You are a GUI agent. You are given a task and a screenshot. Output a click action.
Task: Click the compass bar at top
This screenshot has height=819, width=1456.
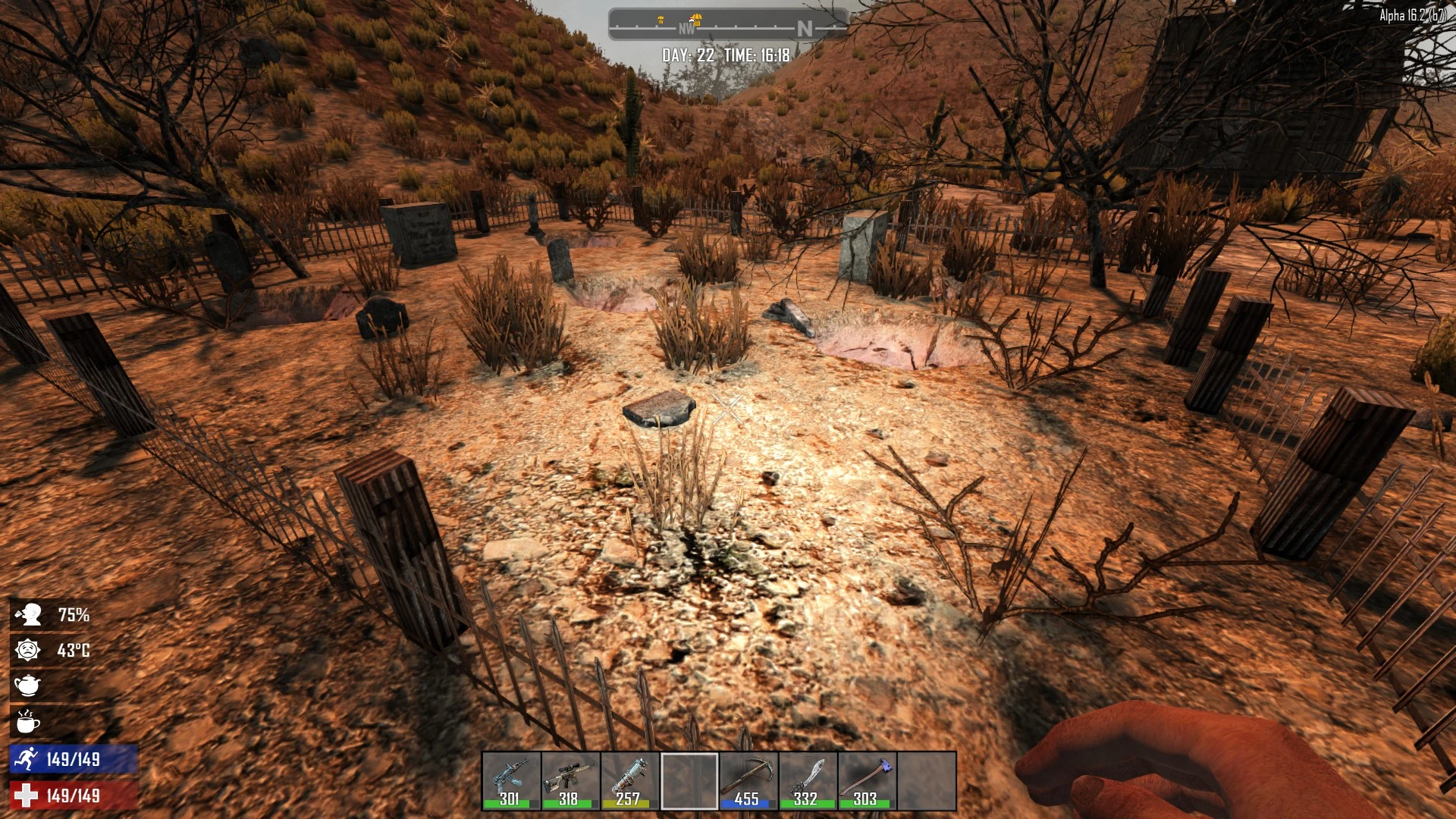point(726,26)
